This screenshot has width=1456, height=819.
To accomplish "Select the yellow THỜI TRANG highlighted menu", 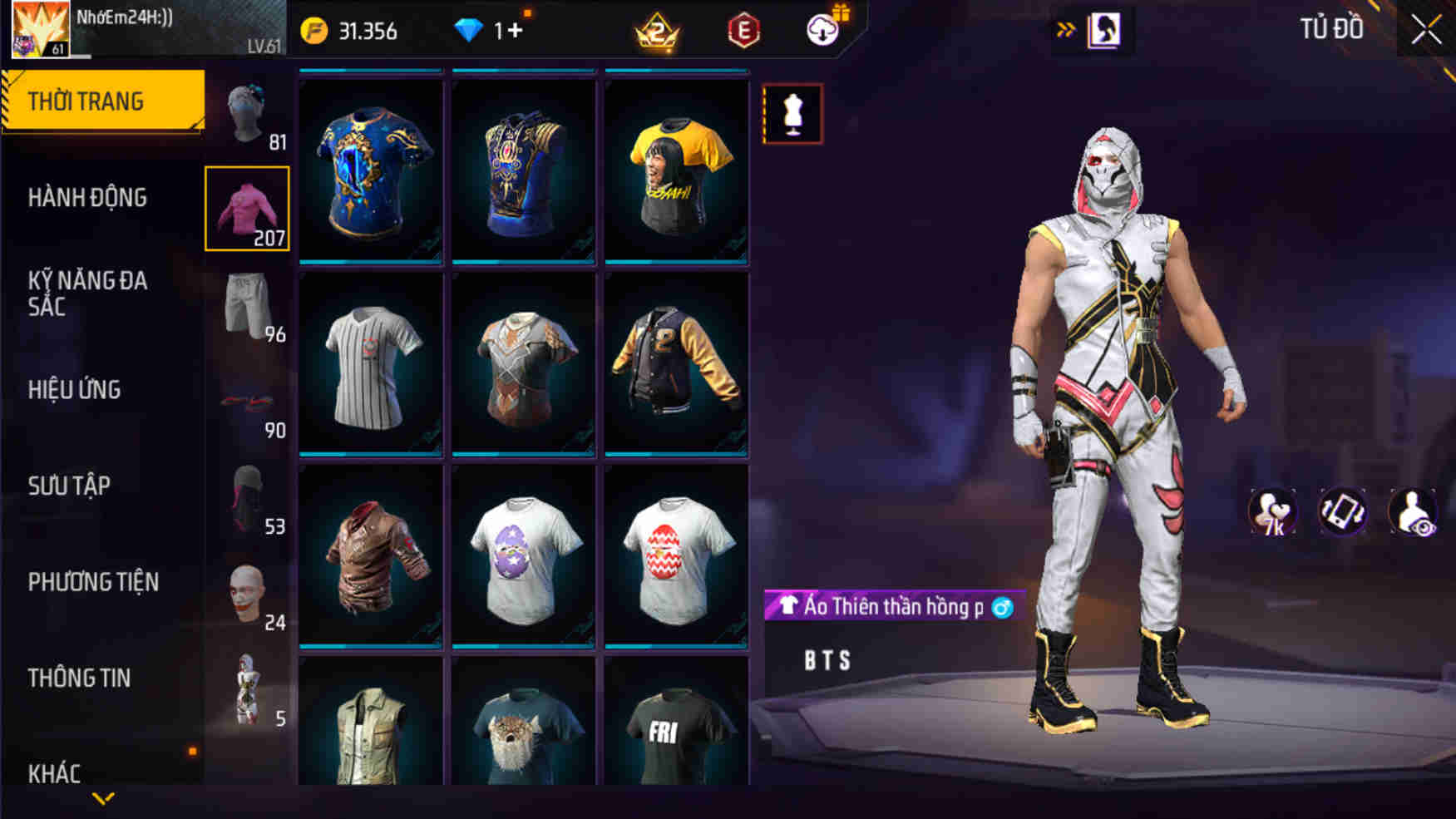I will pyautogui.click(x=86, y=100).
